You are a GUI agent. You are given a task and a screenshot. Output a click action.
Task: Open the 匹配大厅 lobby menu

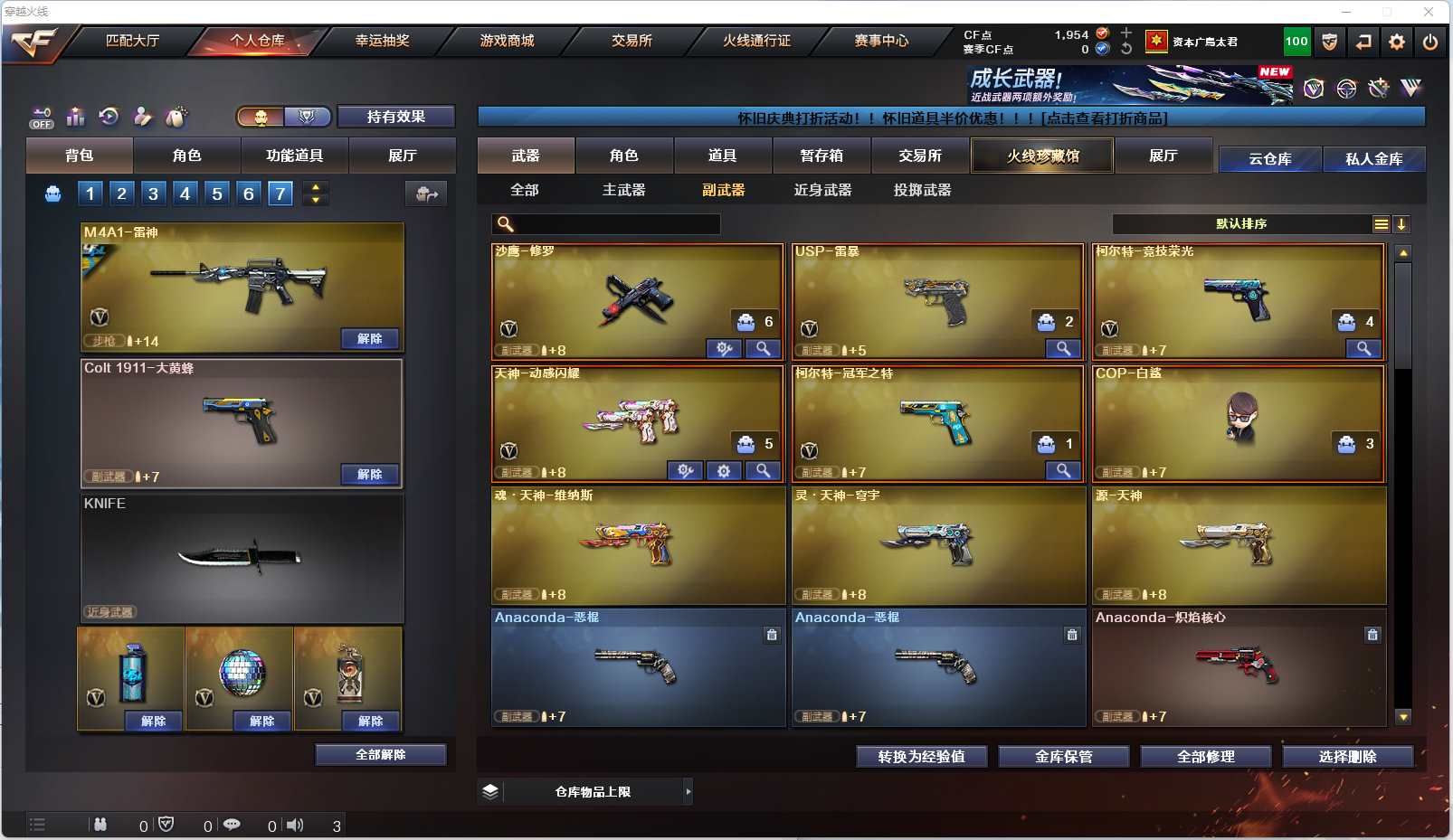pyautogui.click(x=132, y=41)
